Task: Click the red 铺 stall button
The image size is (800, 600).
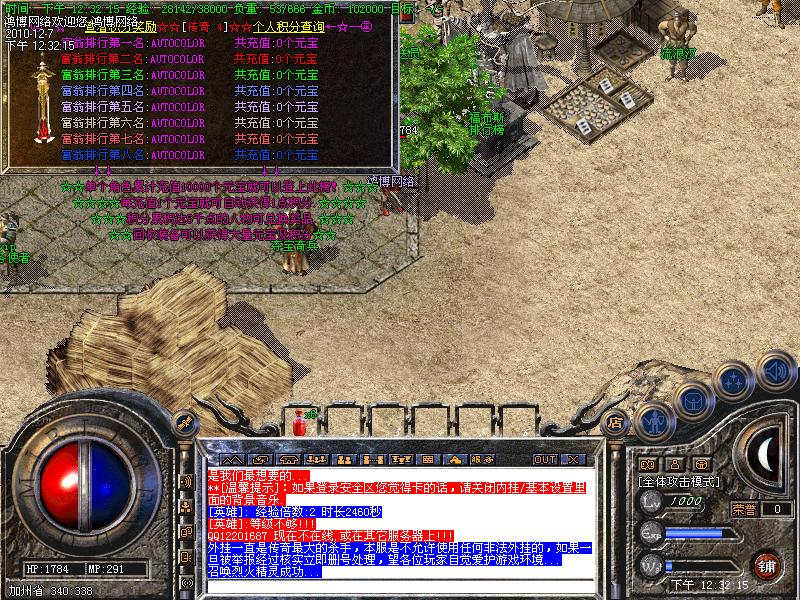Action: (767, 564)
